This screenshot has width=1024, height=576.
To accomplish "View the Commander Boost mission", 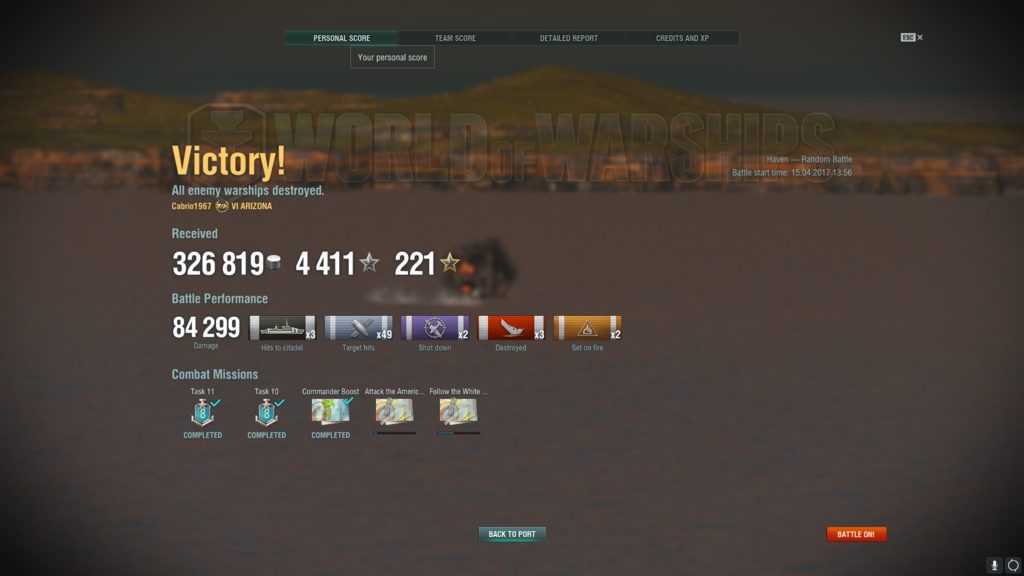I will tap(330, 412).
